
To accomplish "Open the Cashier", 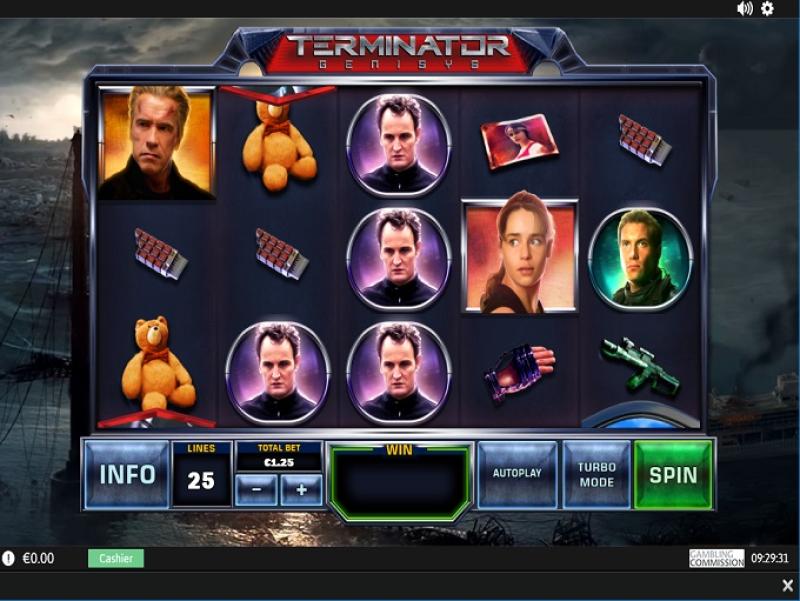I will pyautogui.click(x=116, y=558).
